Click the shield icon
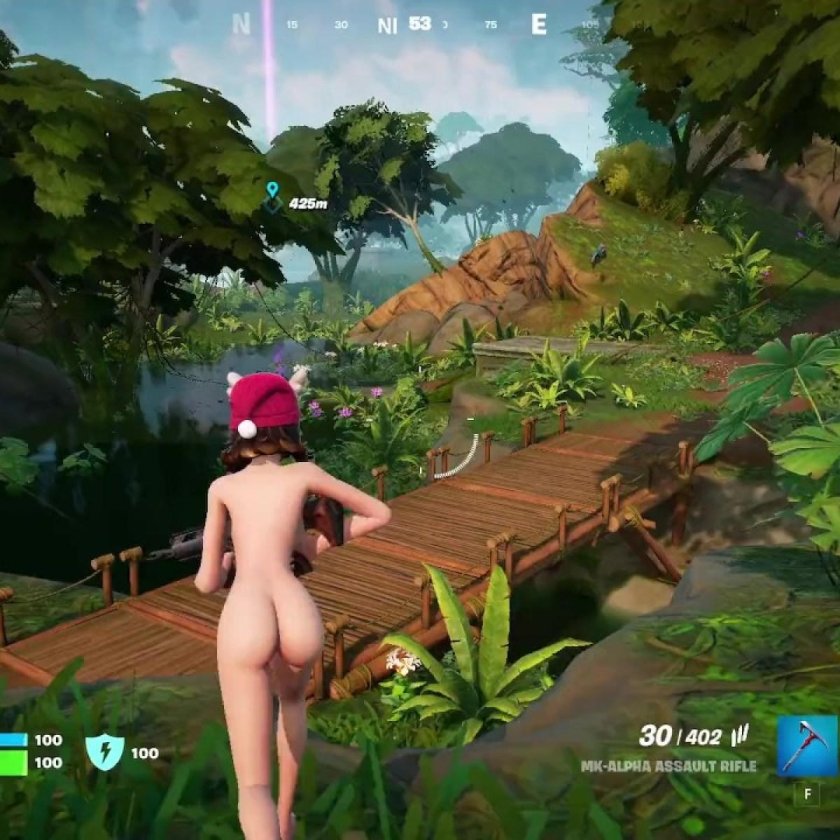Screen dimensions: 840x840 [x=104, y=752]
